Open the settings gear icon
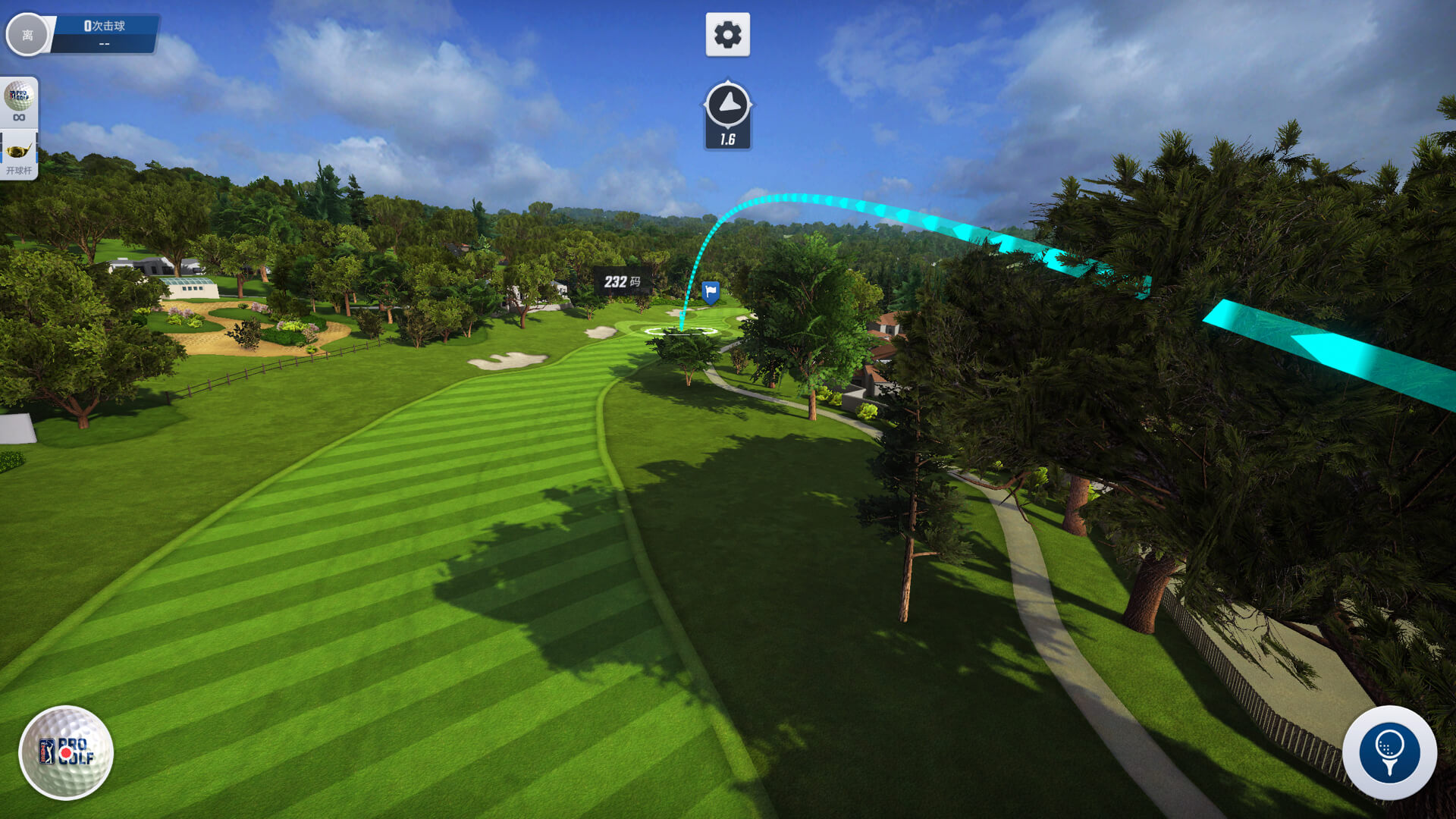1456x819 pixels. pyautogui.click(x=727, y=33)
